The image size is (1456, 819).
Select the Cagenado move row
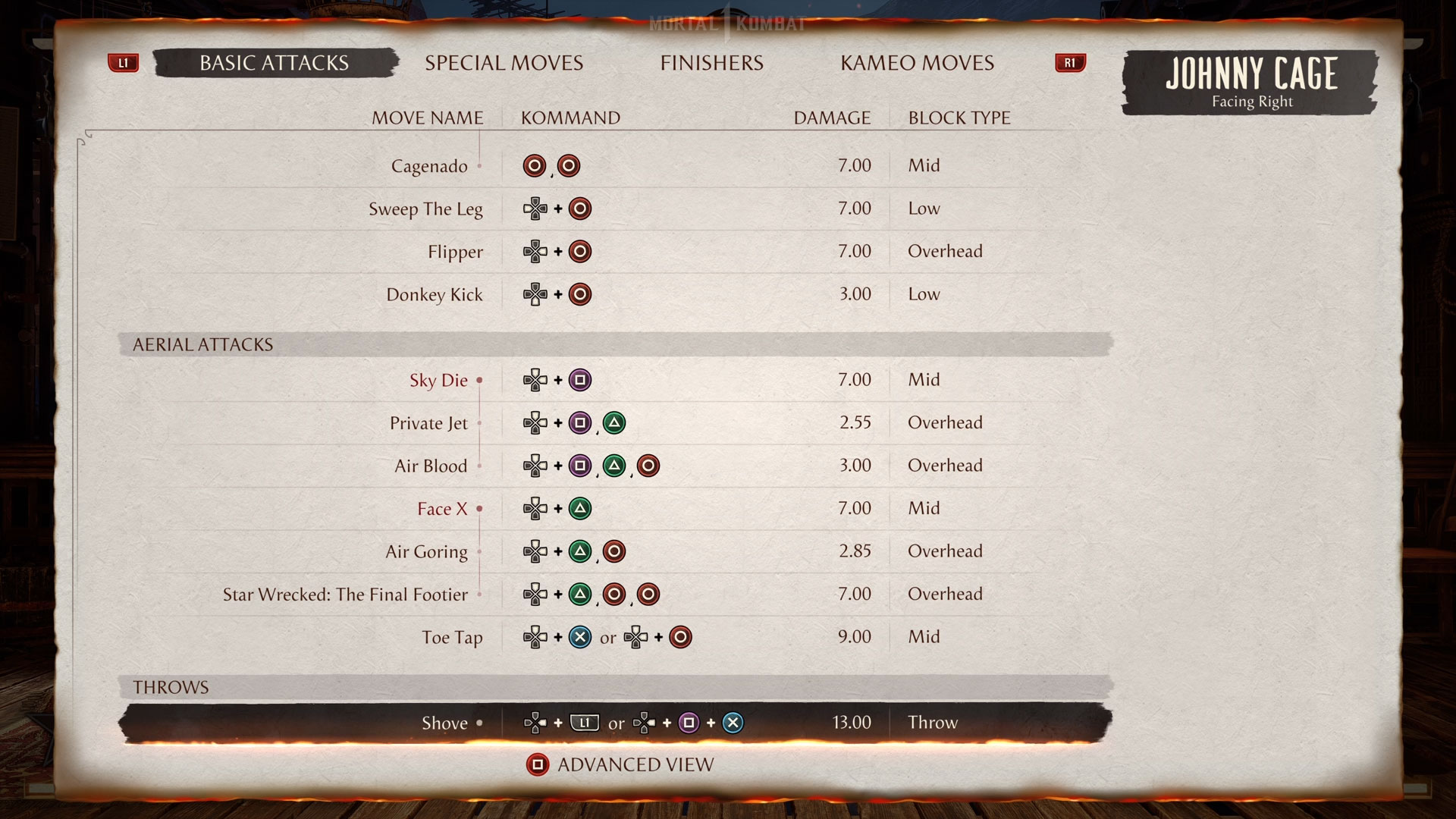pyautogui.click(x=429, y=166)
